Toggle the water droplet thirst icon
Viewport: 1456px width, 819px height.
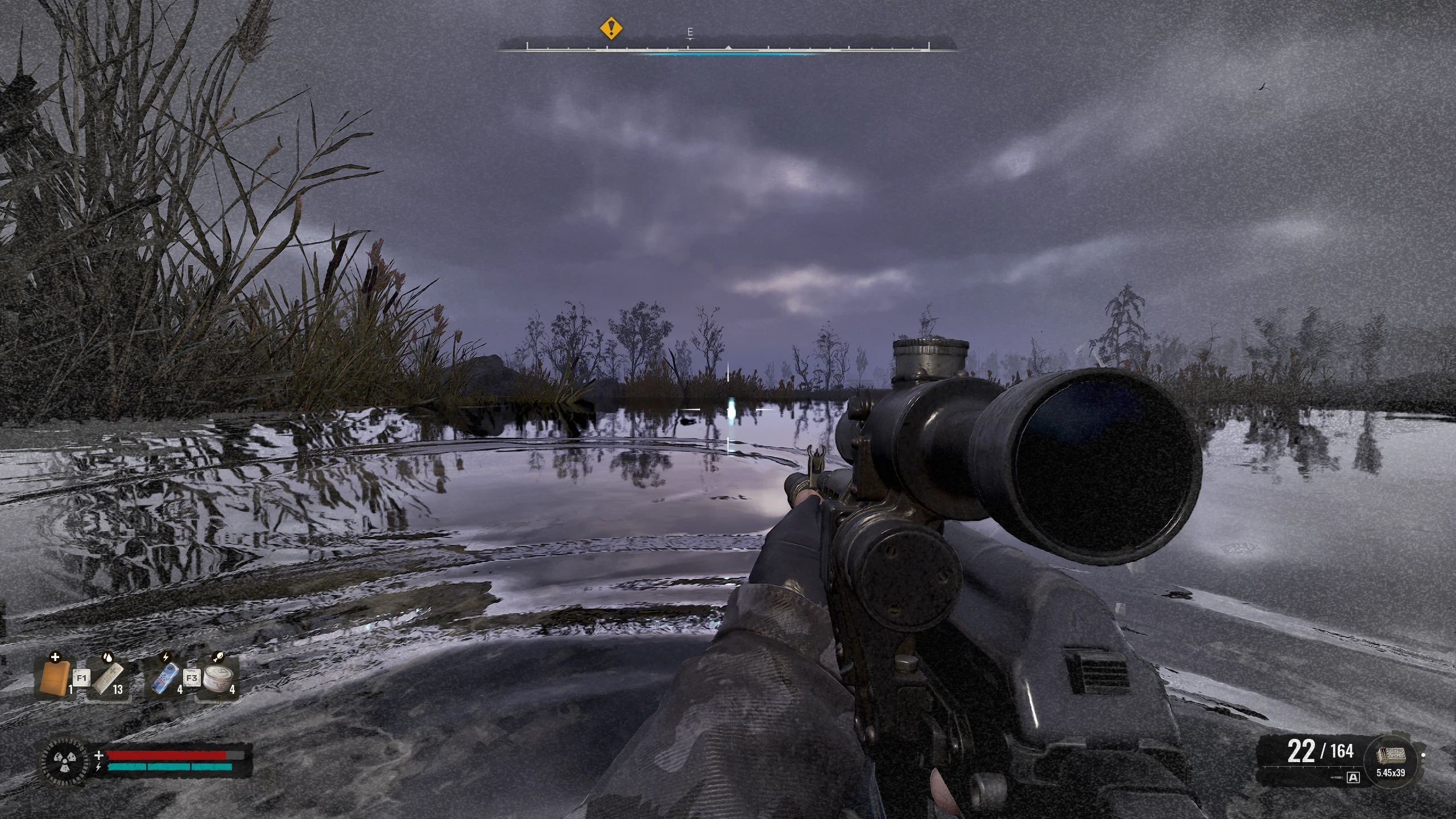108,657
